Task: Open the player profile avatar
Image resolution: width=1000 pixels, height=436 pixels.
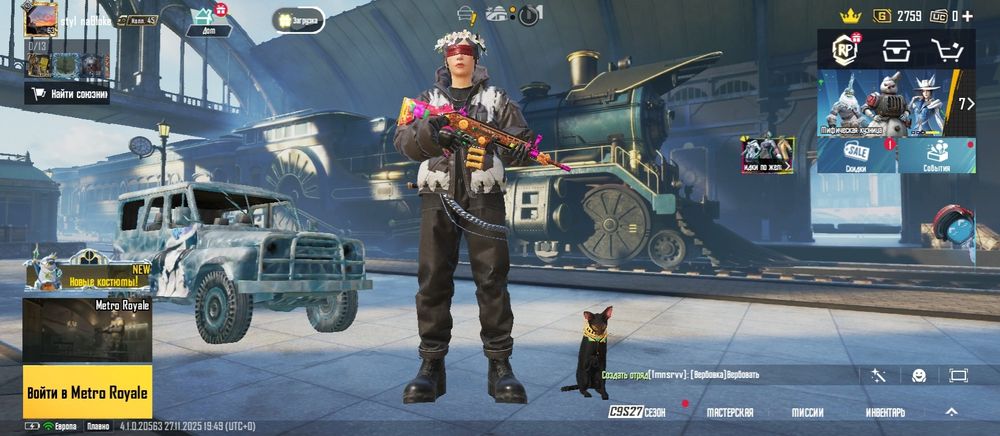Action: pos(41,18)
